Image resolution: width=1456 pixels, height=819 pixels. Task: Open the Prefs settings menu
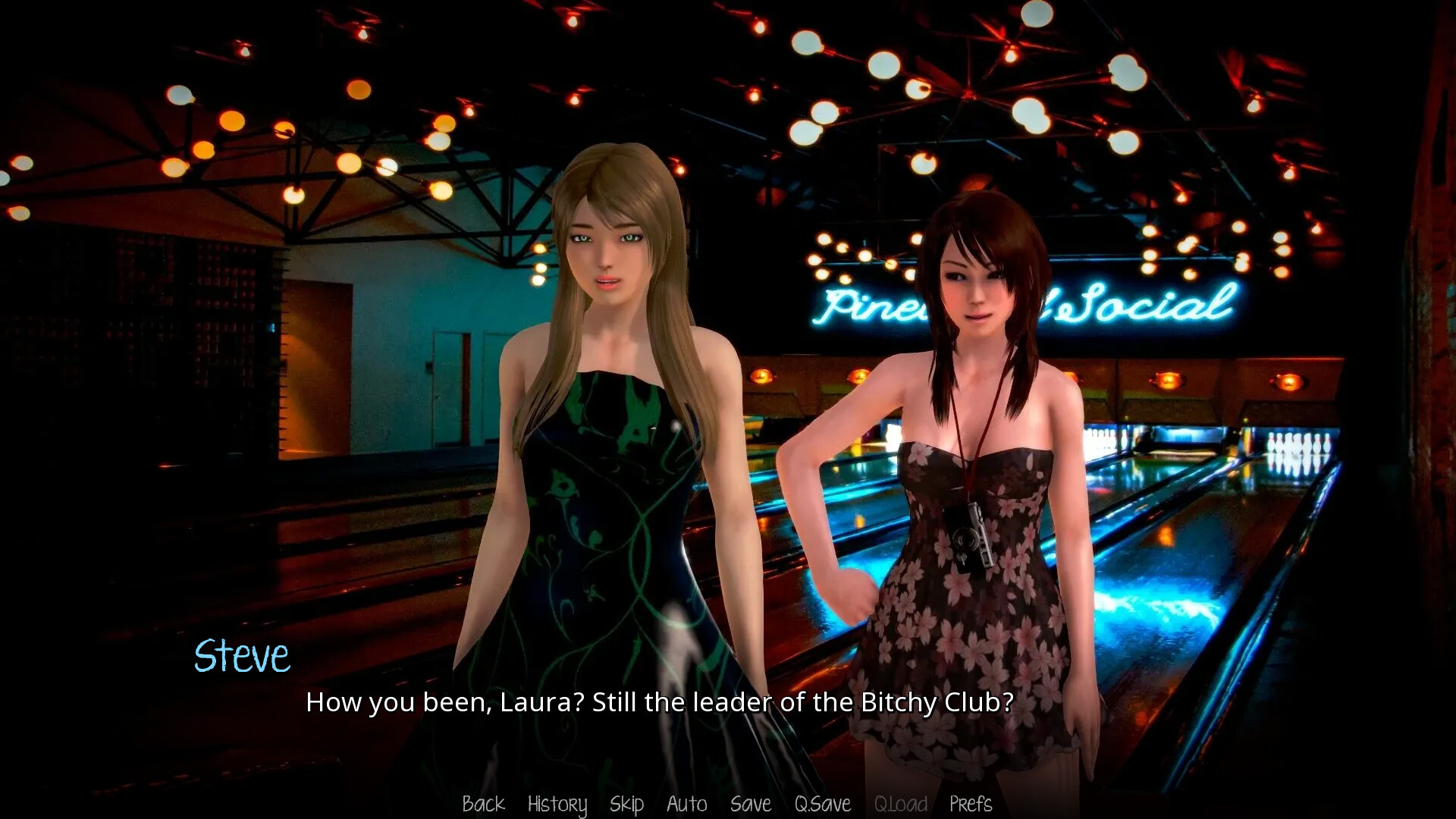970,804
